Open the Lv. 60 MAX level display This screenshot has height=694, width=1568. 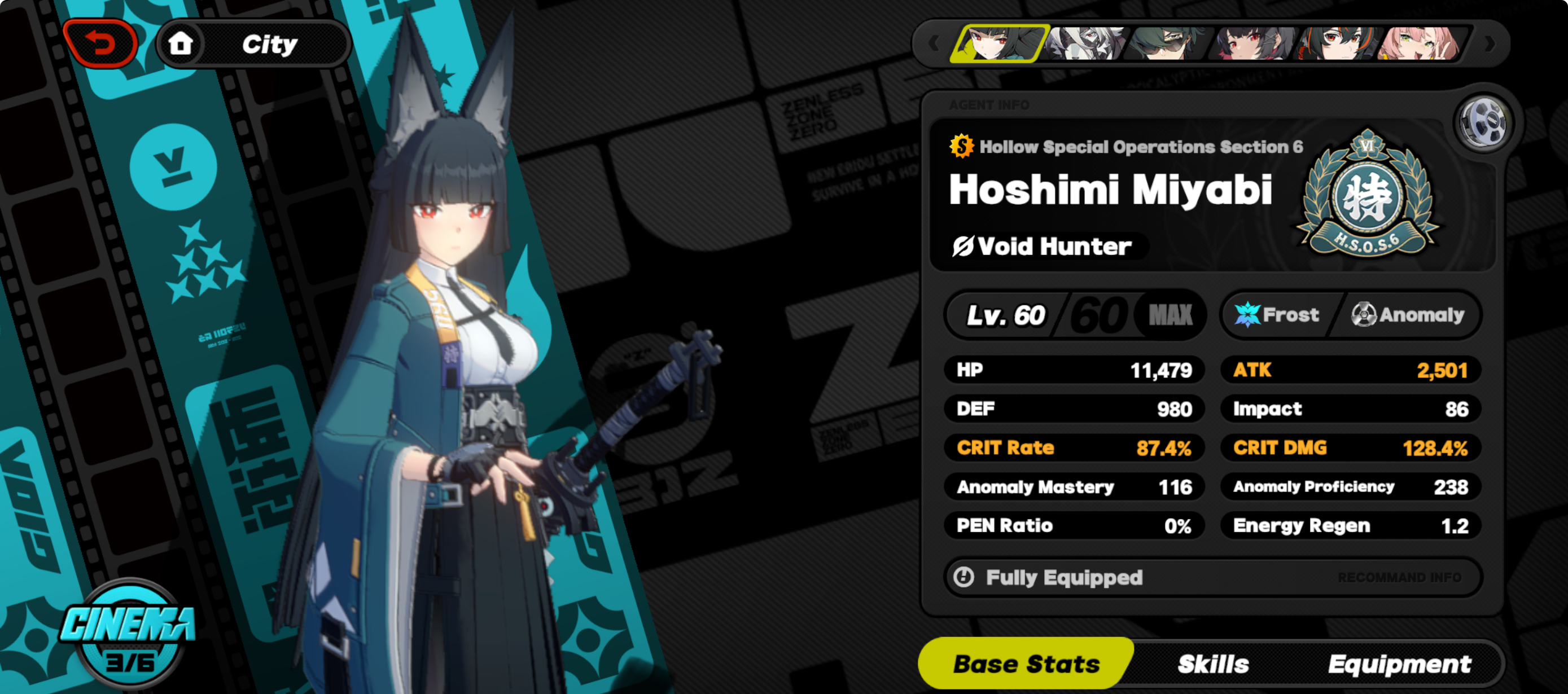(1074, 314)
